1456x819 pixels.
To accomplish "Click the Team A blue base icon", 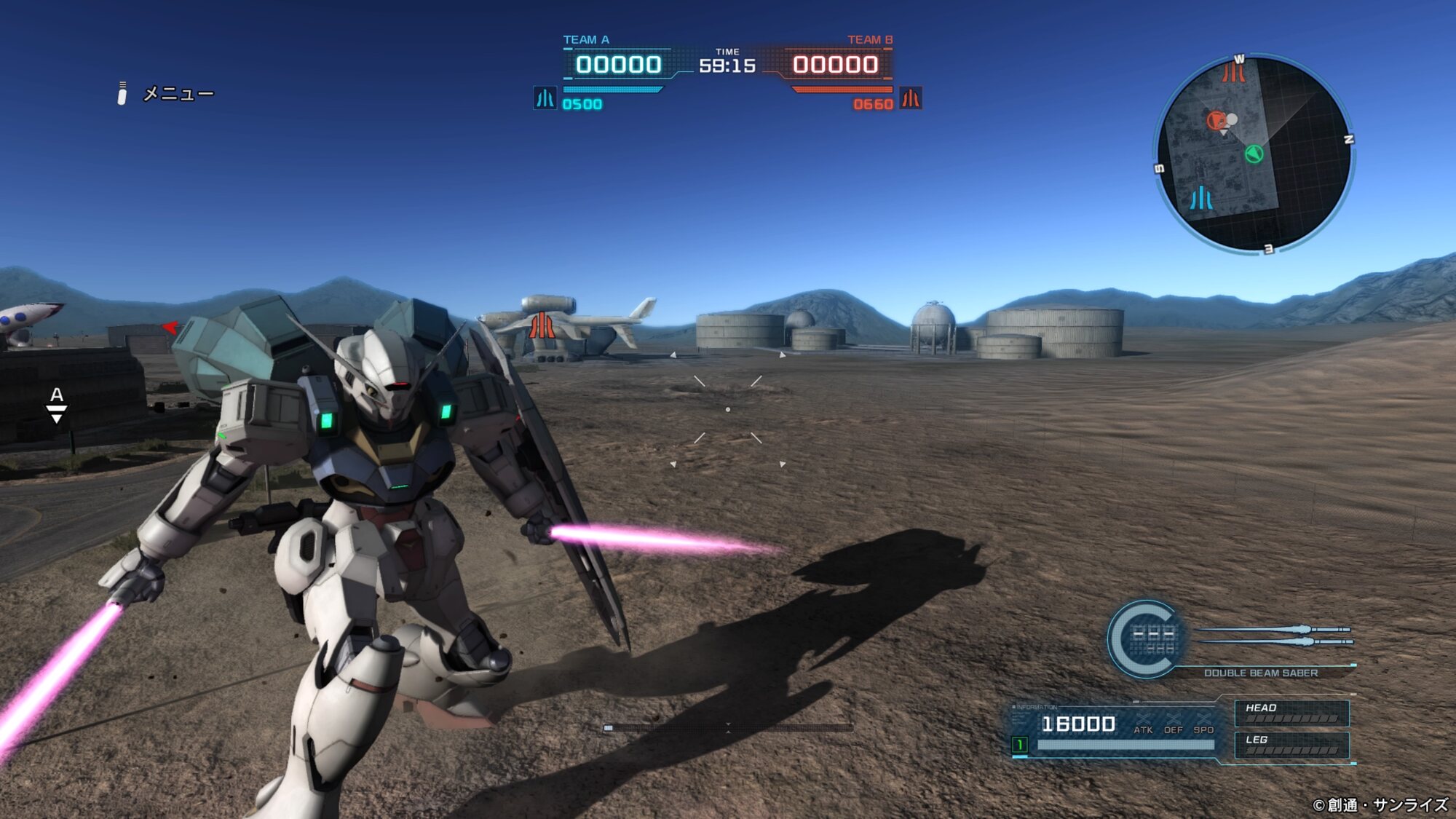I will [x=545, y=98].
